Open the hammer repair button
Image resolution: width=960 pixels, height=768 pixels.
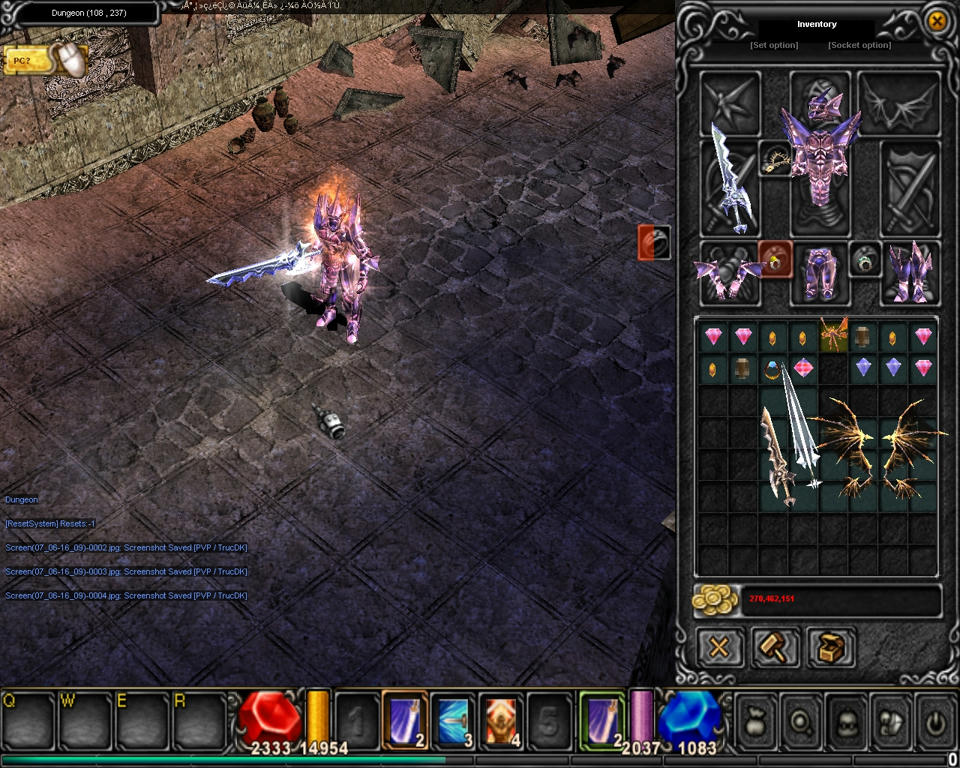tap(775, 647)
